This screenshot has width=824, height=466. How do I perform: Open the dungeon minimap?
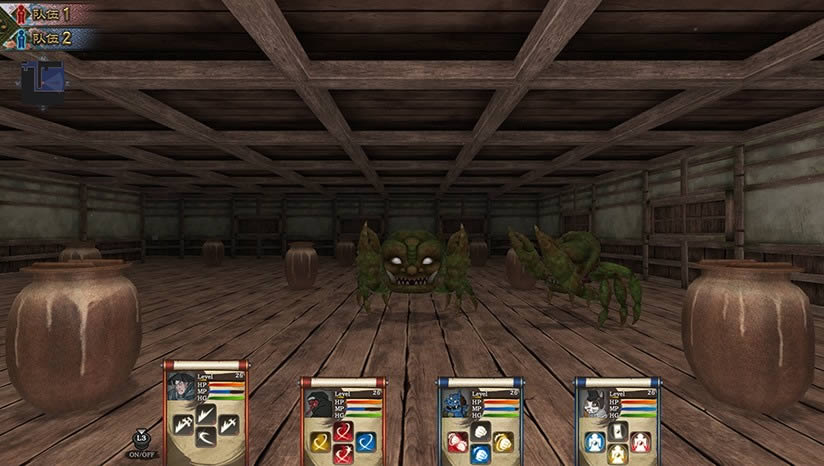[42, 82]
